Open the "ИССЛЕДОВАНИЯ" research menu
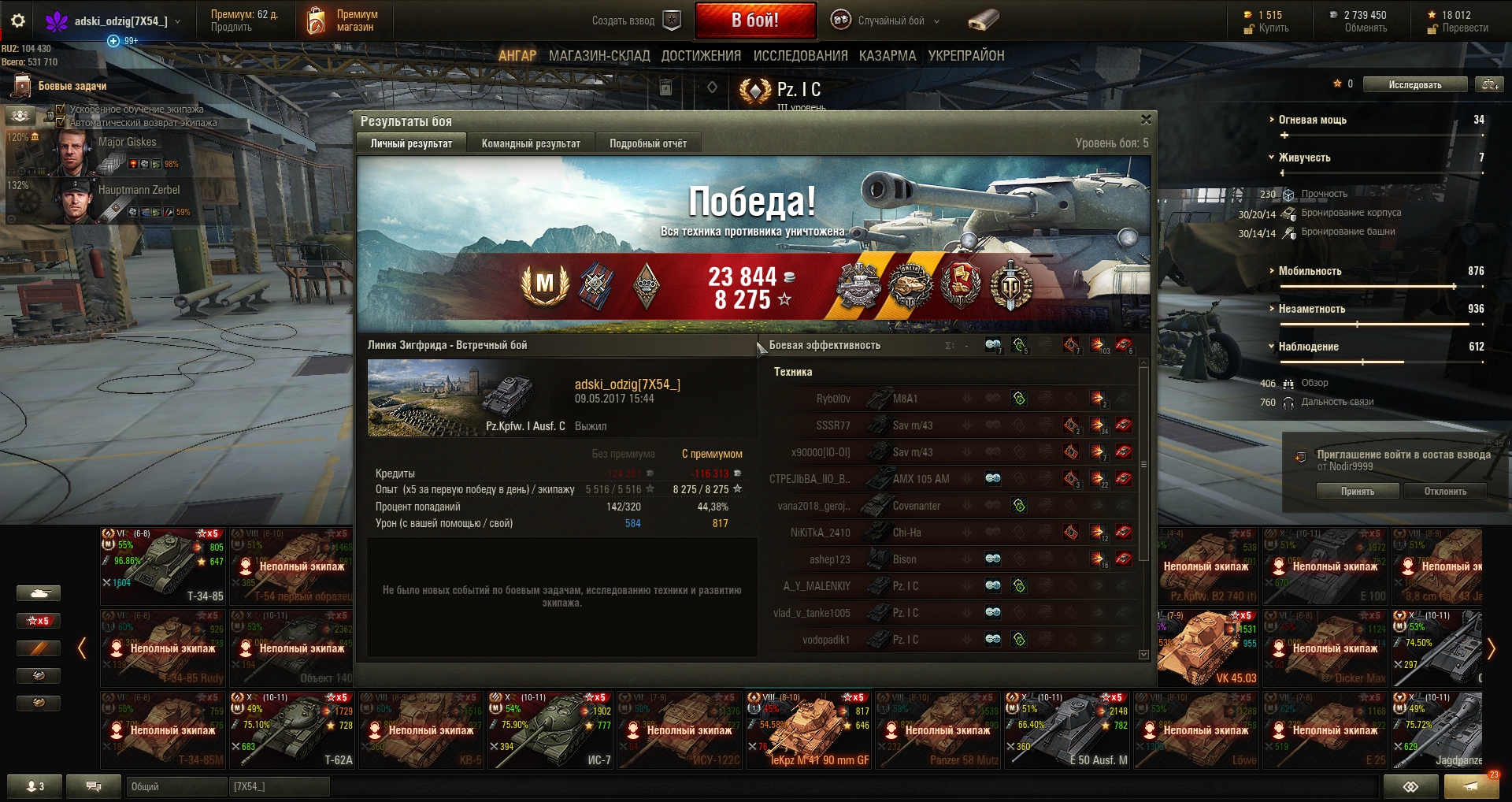The height and width of the screenshot is (802, 1512). click(800, 56)
